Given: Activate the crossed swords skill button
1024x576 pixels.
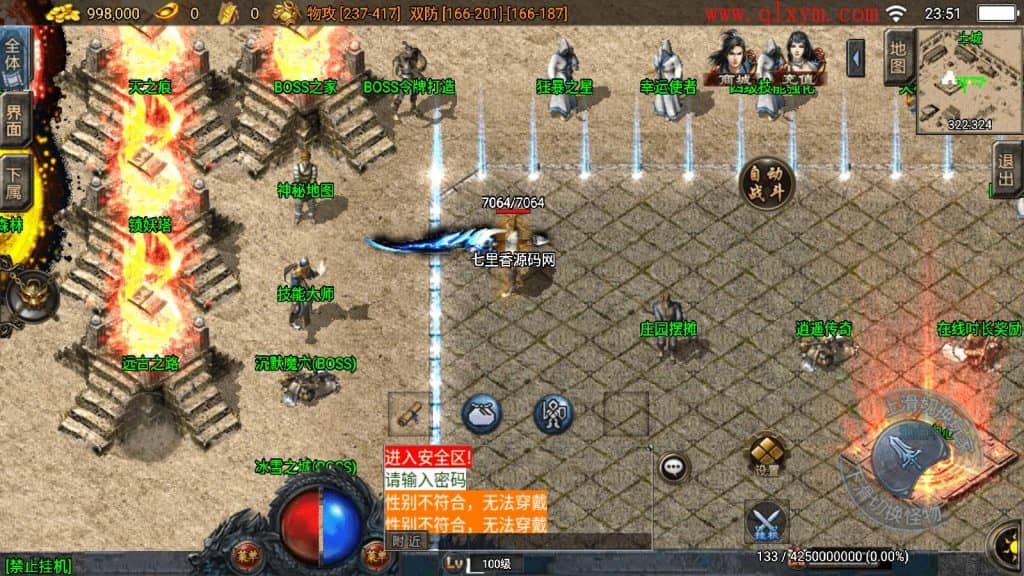Looking at the screenshot, I should (766, 522).
